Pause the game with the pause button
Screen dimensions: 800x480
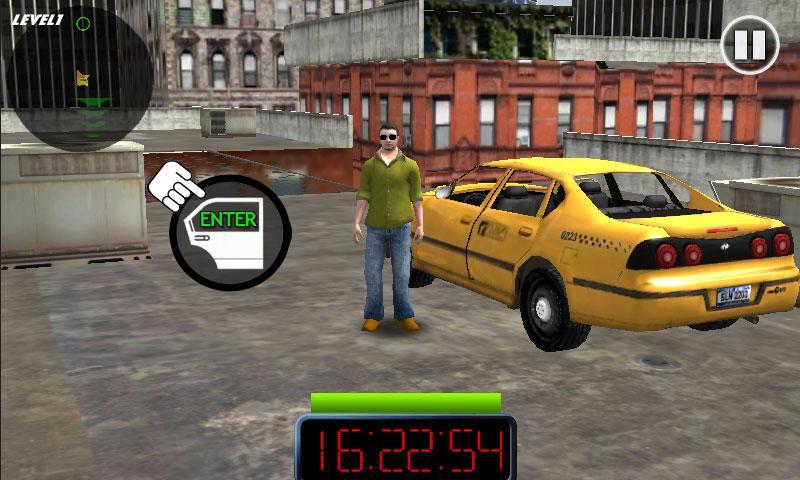749,45
